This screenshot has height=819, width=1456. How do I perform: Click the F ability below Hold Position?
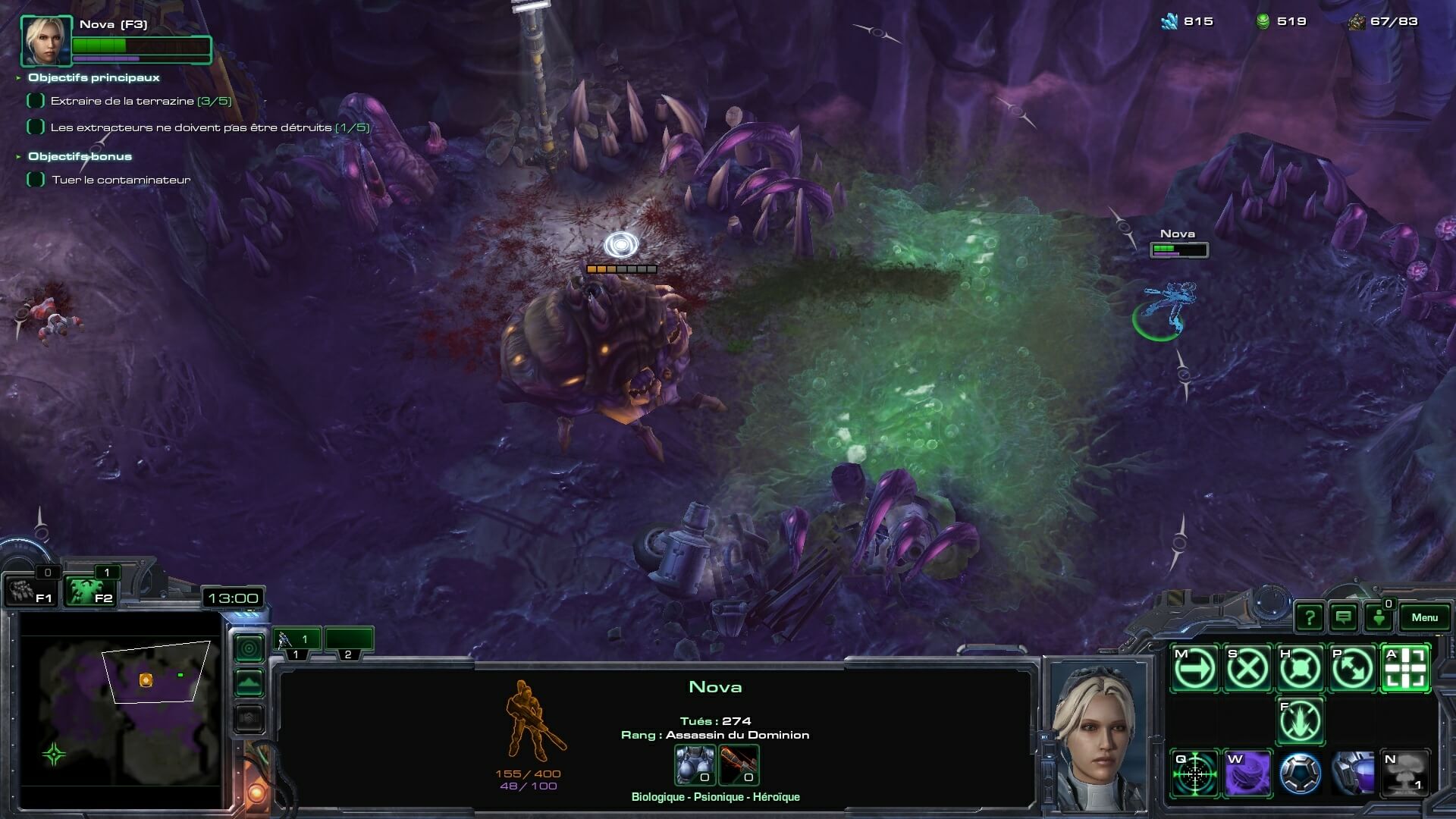click(x=1301, y=721)
